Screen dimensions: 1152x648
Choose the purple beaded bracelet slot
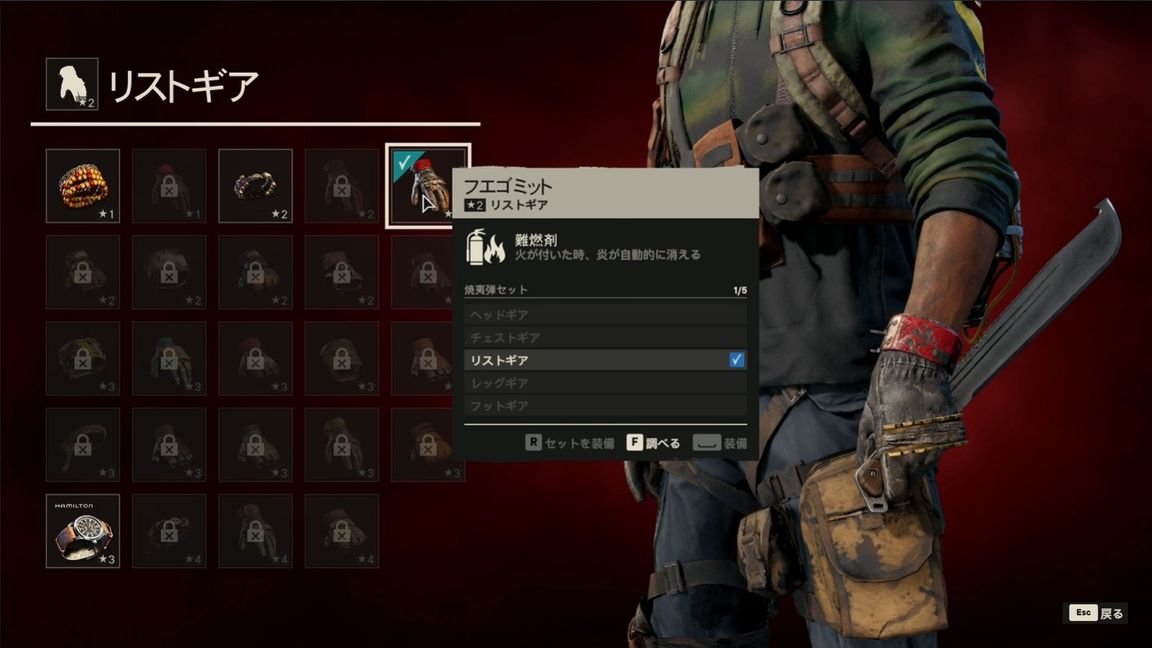point(255,185)
